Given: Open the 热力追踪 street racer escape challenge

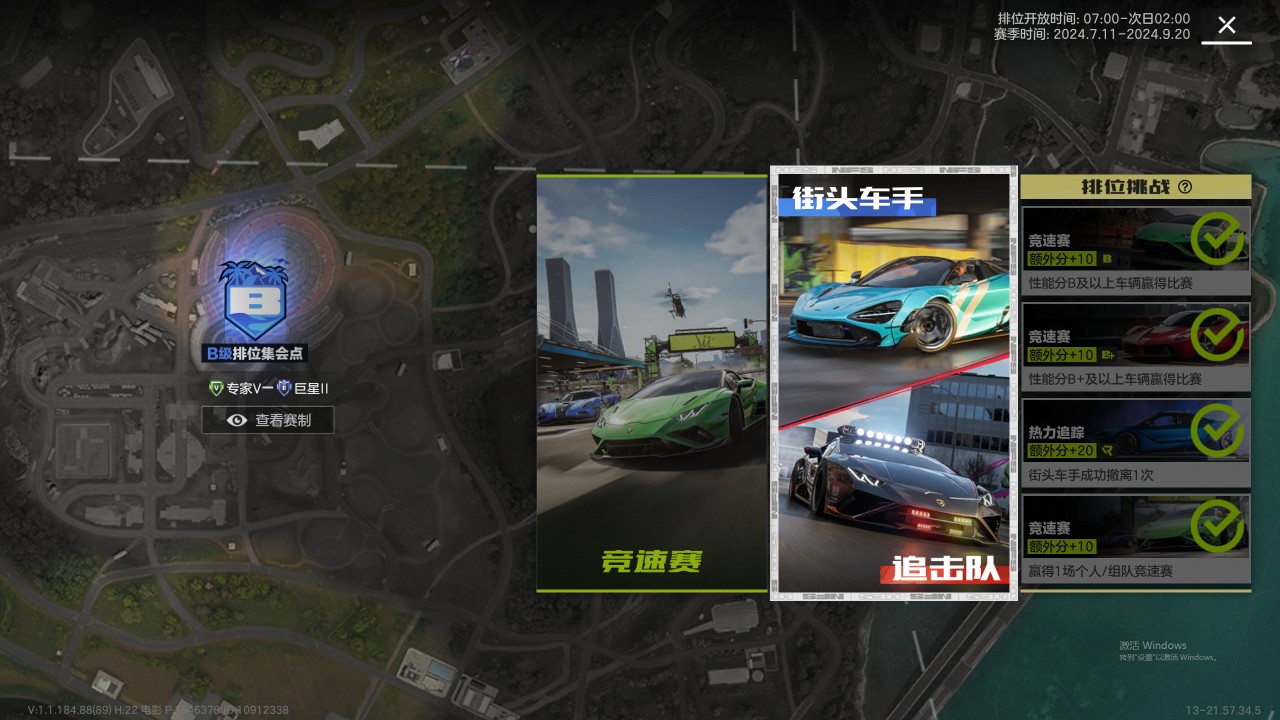Looking at the screenshot, I should coord(1136,442).
